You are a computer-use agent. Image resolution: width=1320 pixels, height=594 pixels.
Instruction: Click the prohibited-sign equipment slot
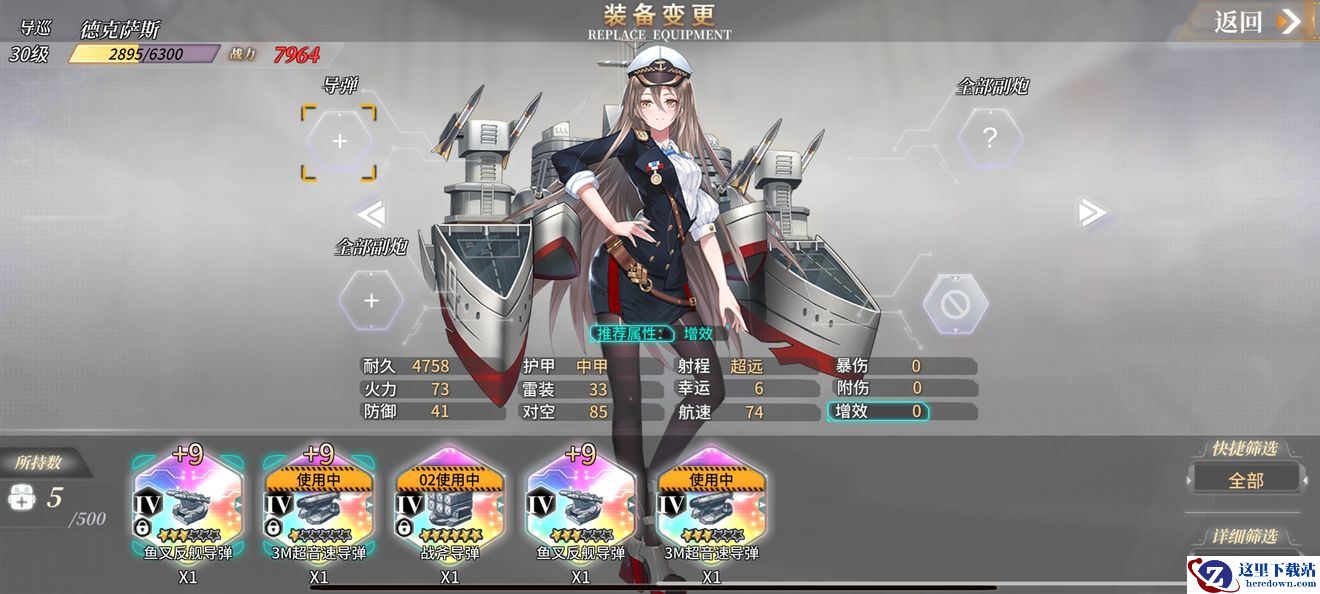tap(955, 302)
